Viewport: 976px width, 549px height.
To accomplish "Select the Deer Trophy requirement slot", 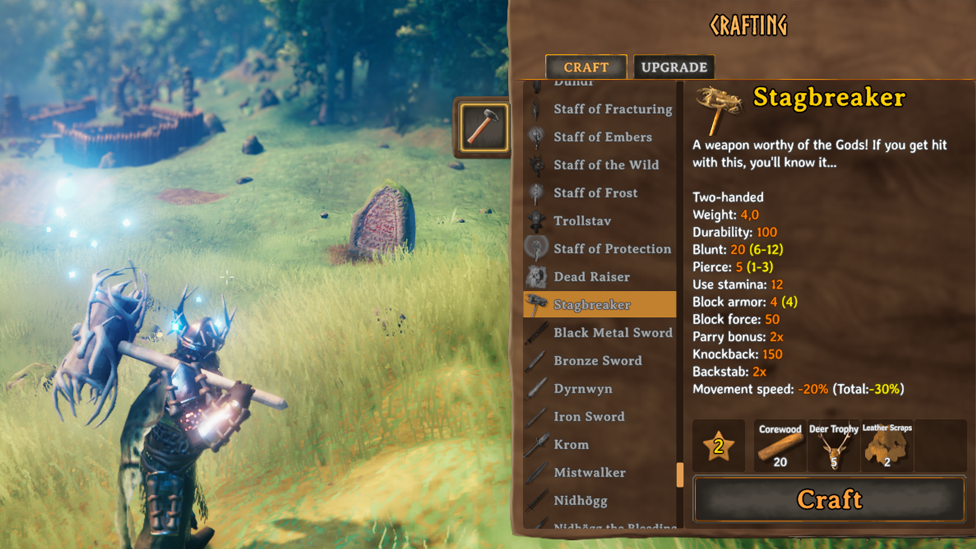I will [x=833, y=446].
